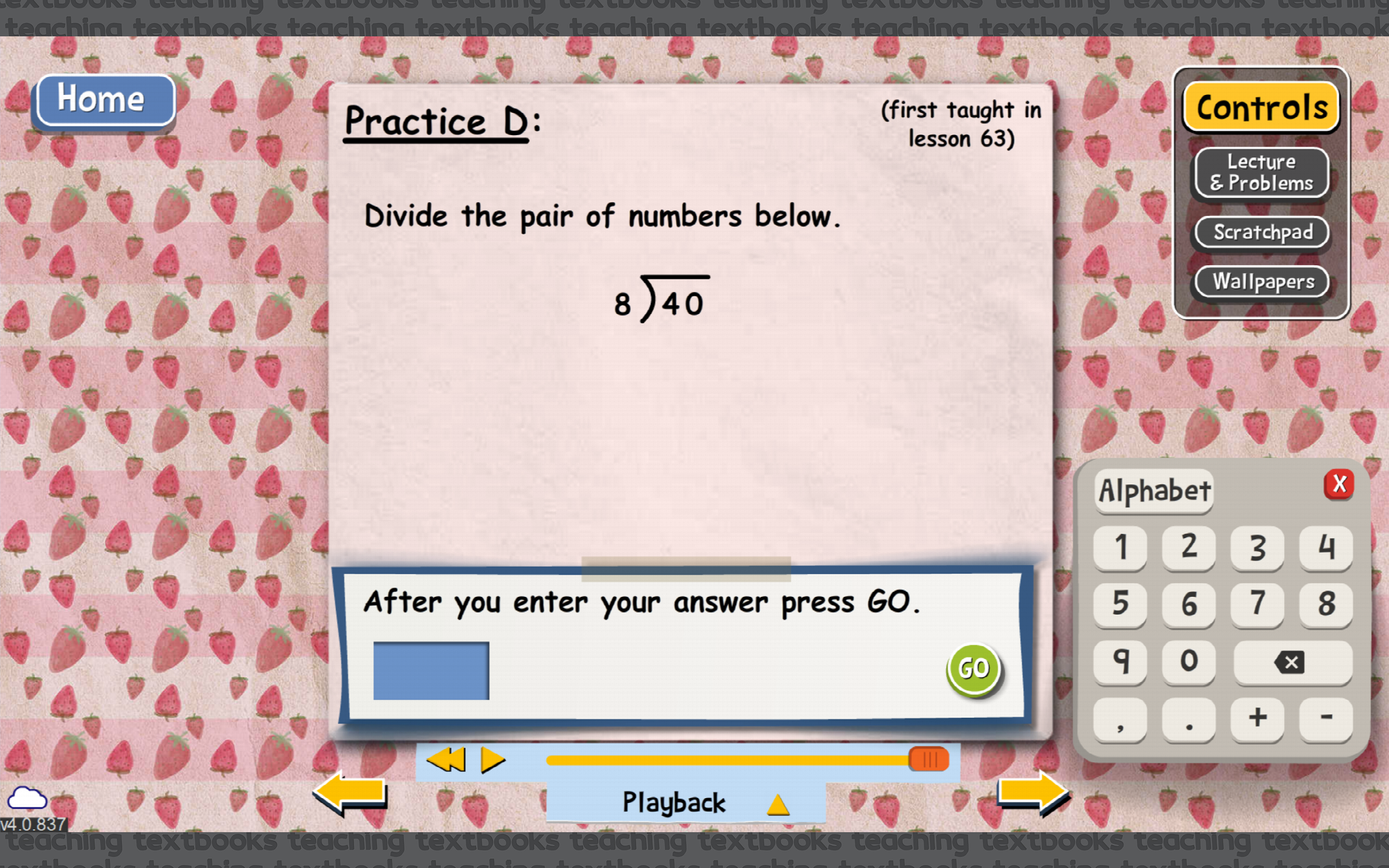
Task: Open the Scratchpad
Action: (1261, 232)
